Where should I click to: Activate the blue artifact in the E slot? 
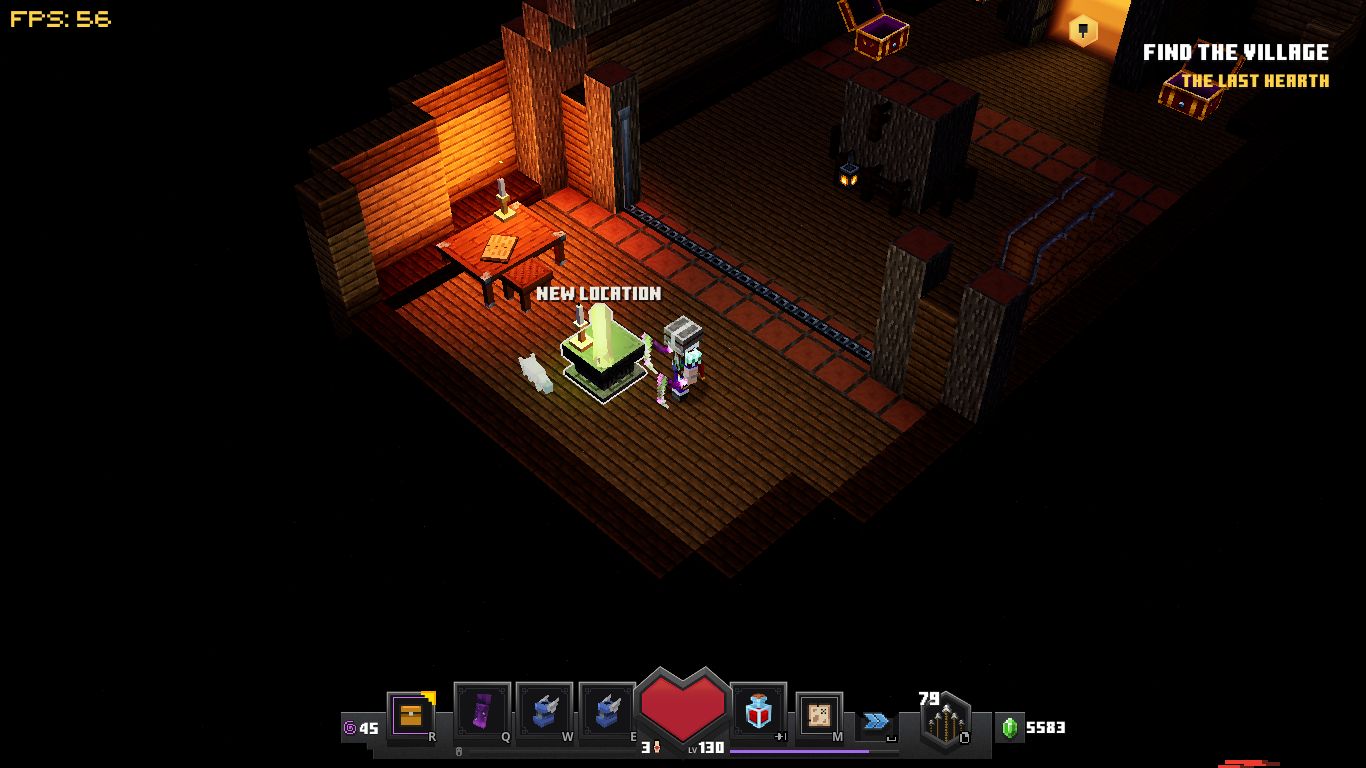606,710
